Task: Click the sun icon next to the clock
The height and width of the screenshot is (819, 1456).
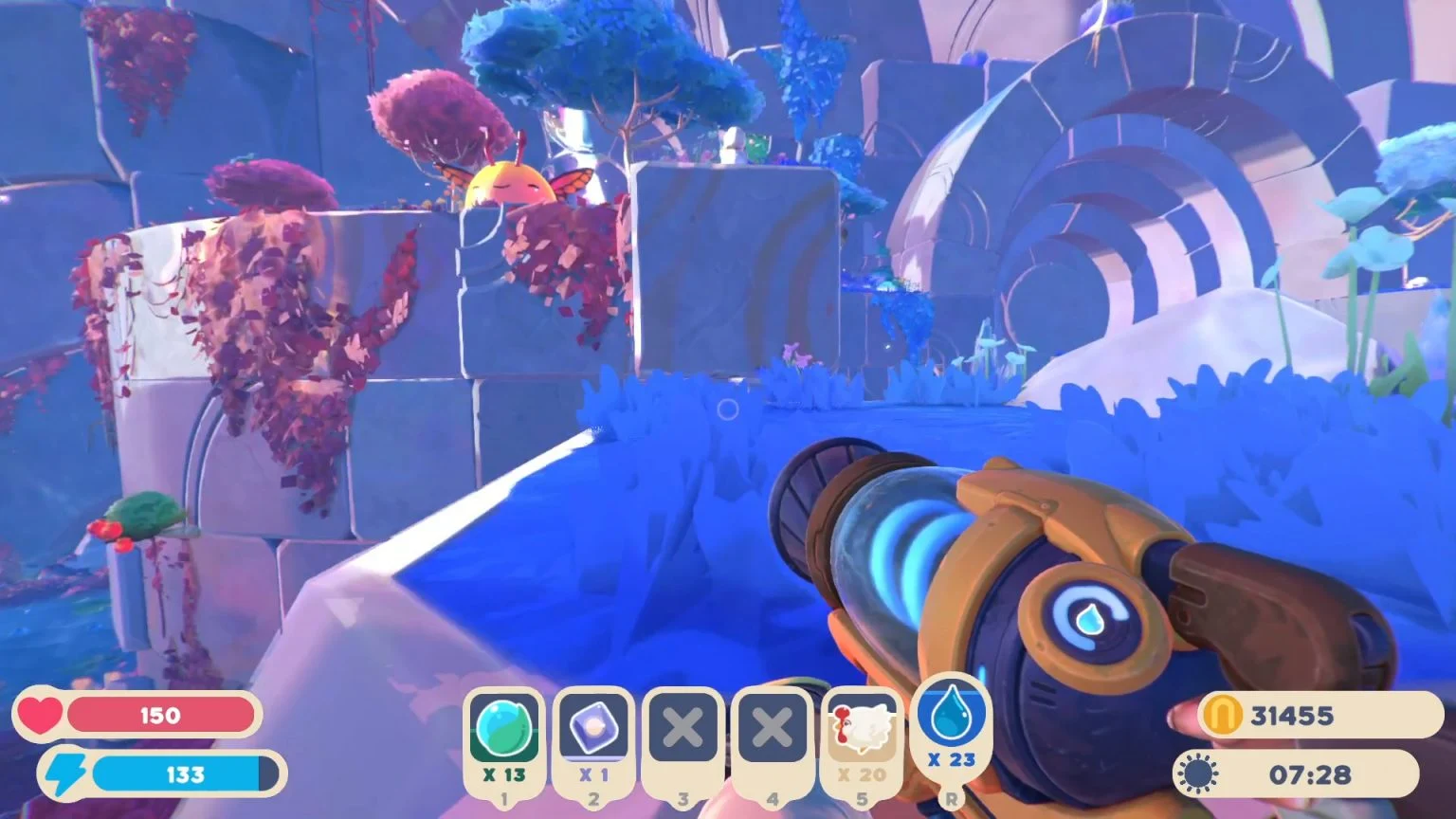Action: tap(1196, 774)
